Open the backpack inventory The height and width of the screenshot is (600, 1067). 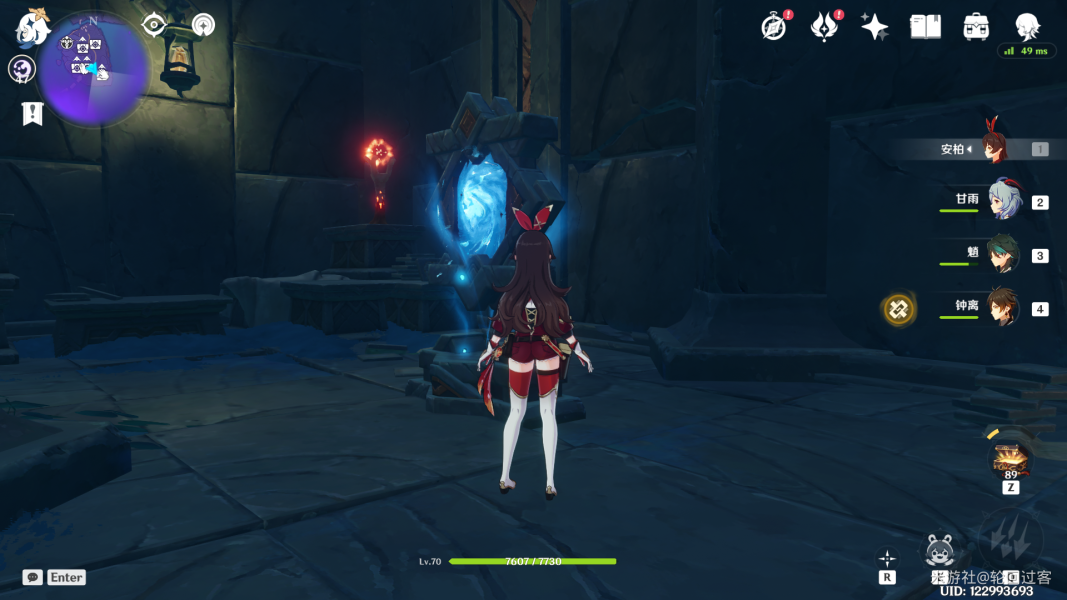click(x=976, y=27)
